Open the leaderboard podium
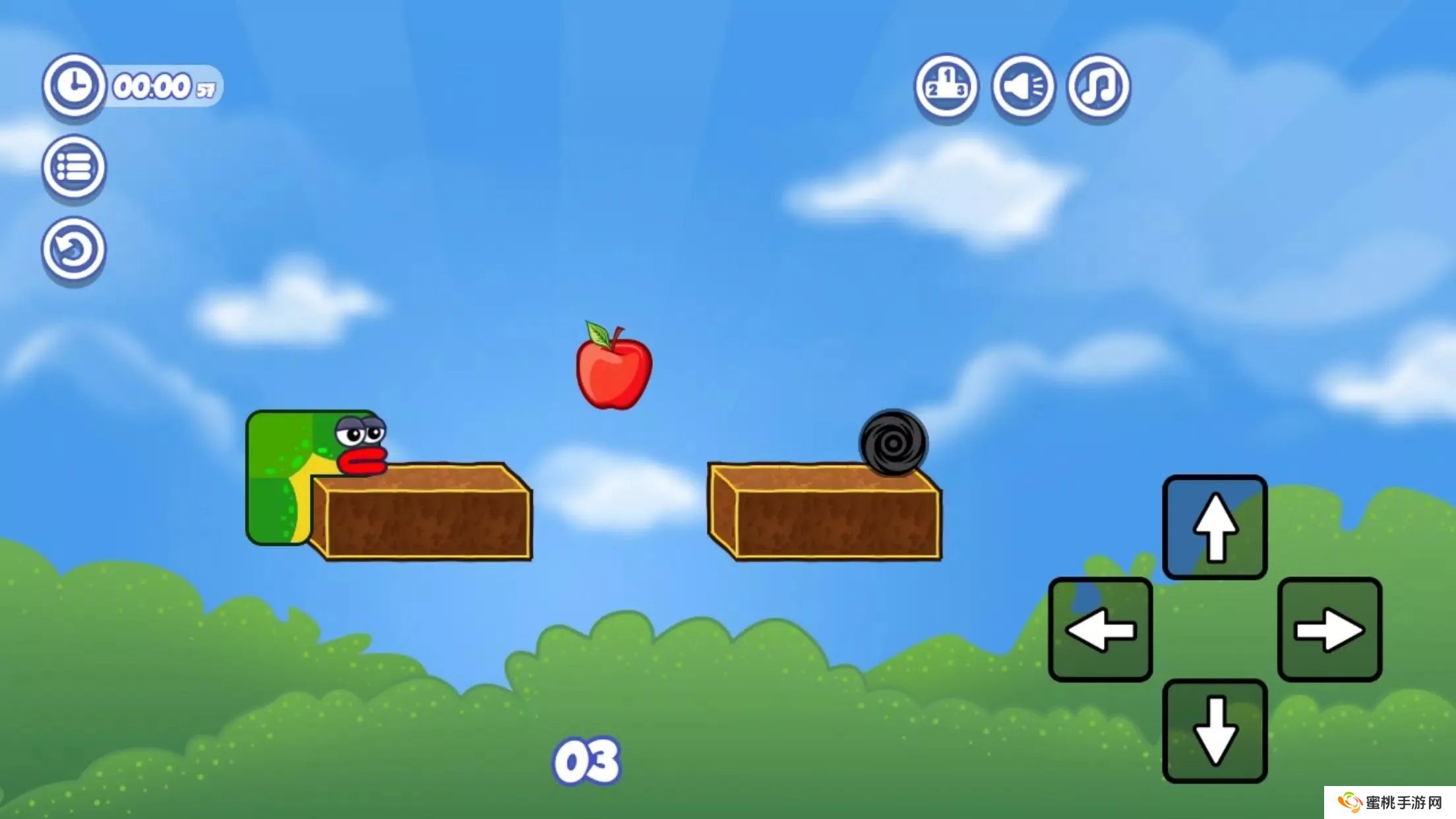This screenshot has height=819, width=1456. coord(946,86)
